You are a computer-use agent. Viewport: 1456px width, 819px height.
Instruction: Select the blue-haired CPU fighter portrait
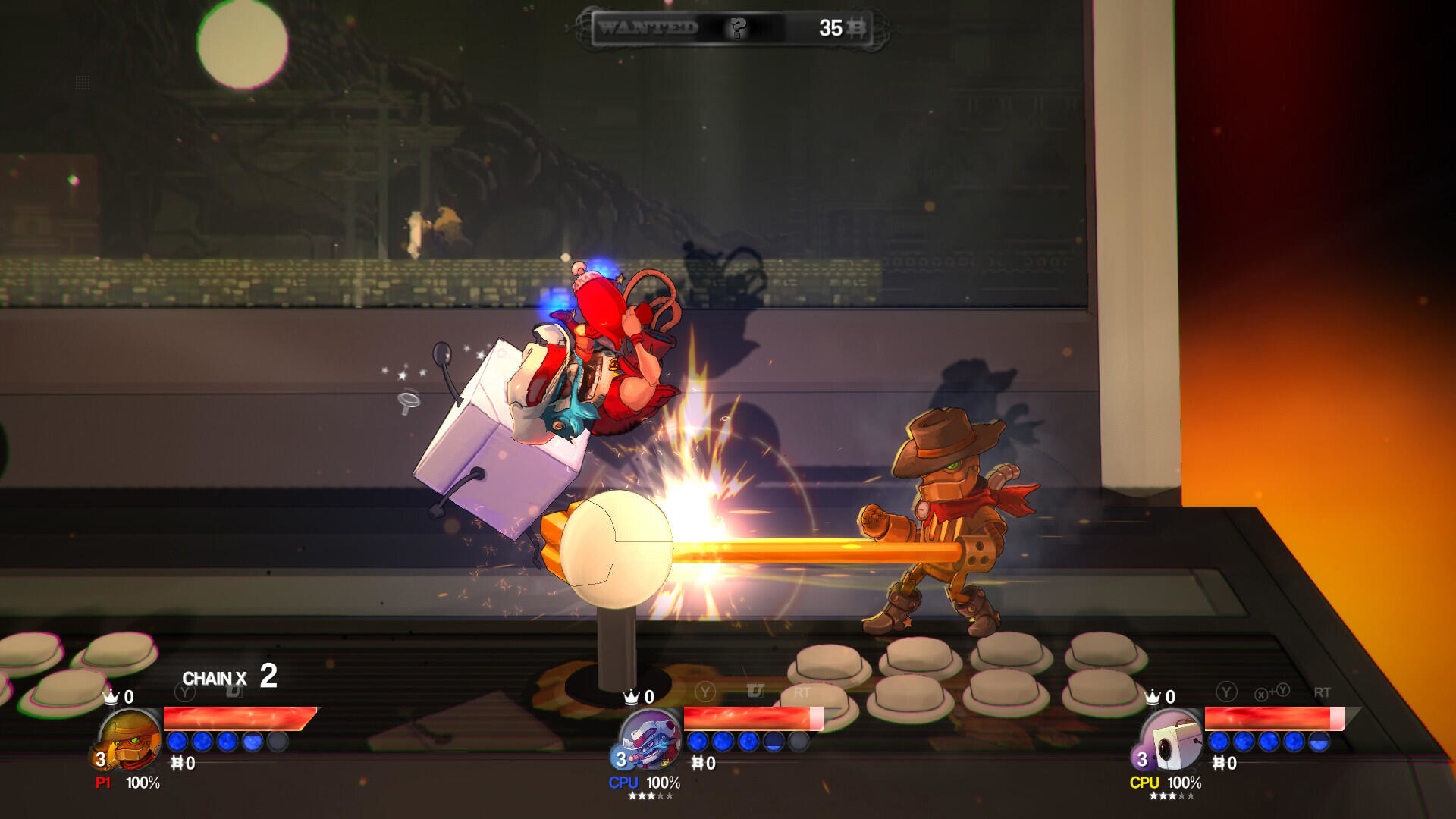click(650, 739)
